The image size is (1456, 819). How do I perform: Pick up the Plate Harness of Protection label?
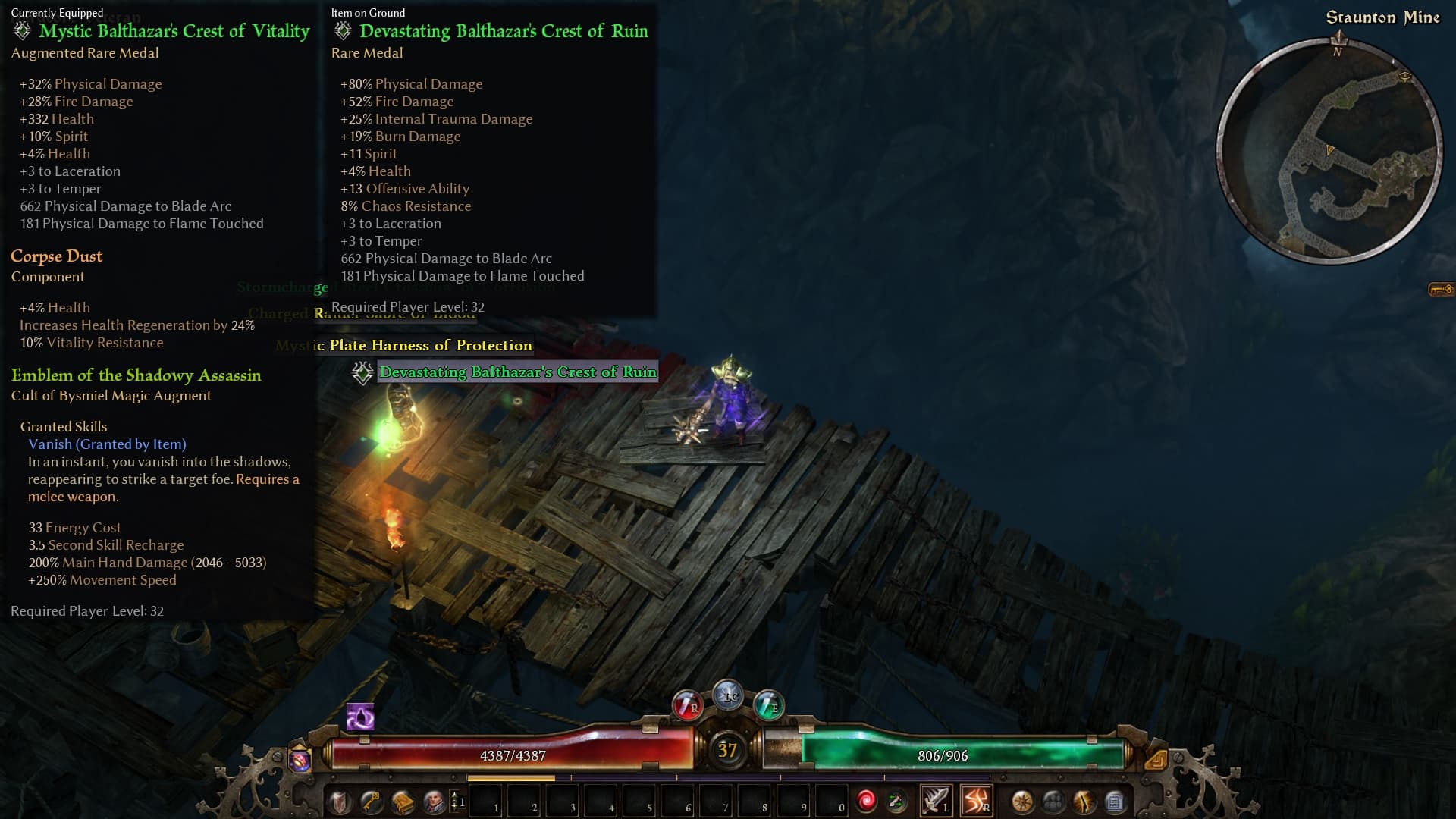430,345
